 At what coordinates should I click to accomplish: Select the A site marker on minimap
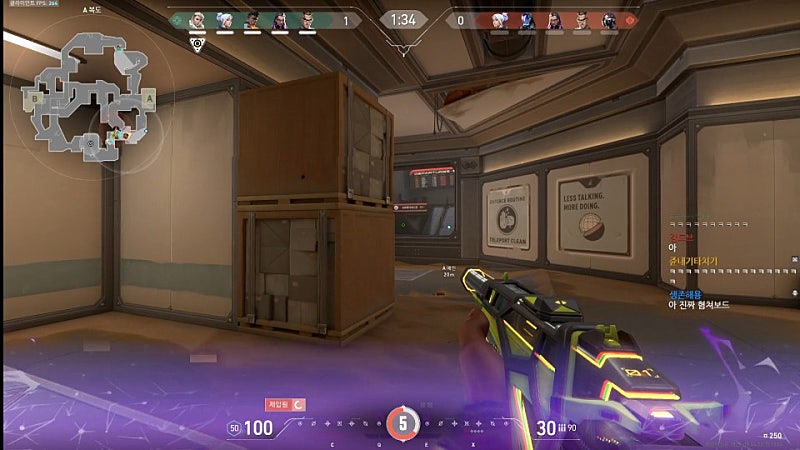click(149, 99)
